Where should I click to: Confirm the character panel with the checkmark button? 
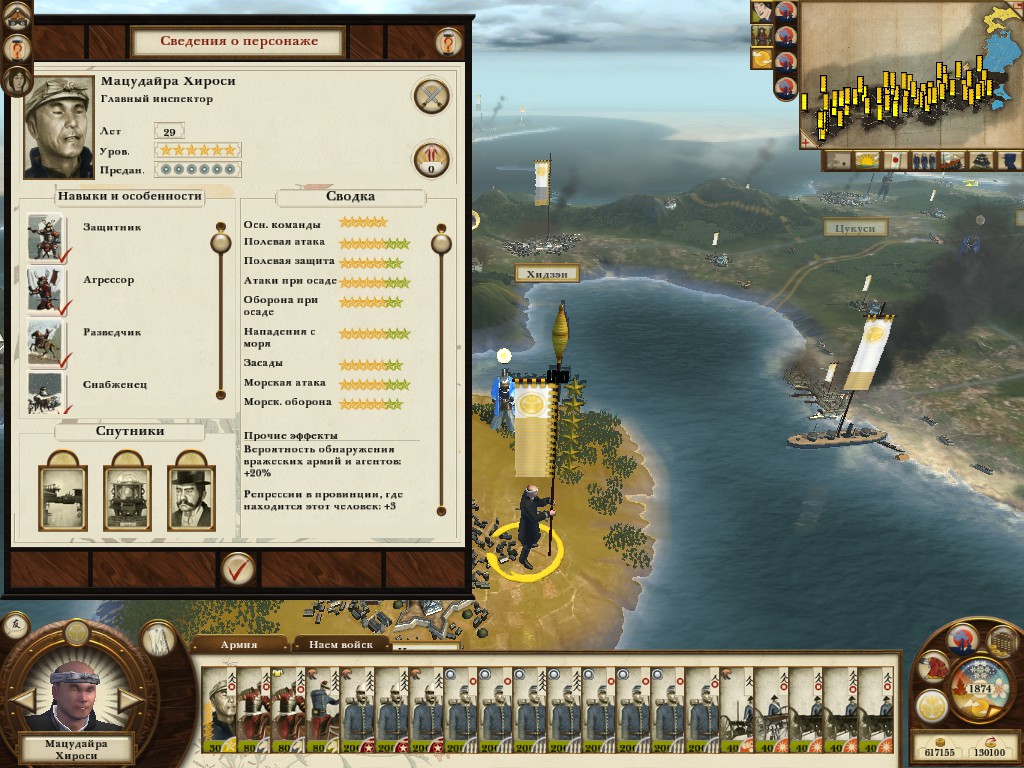238,569
